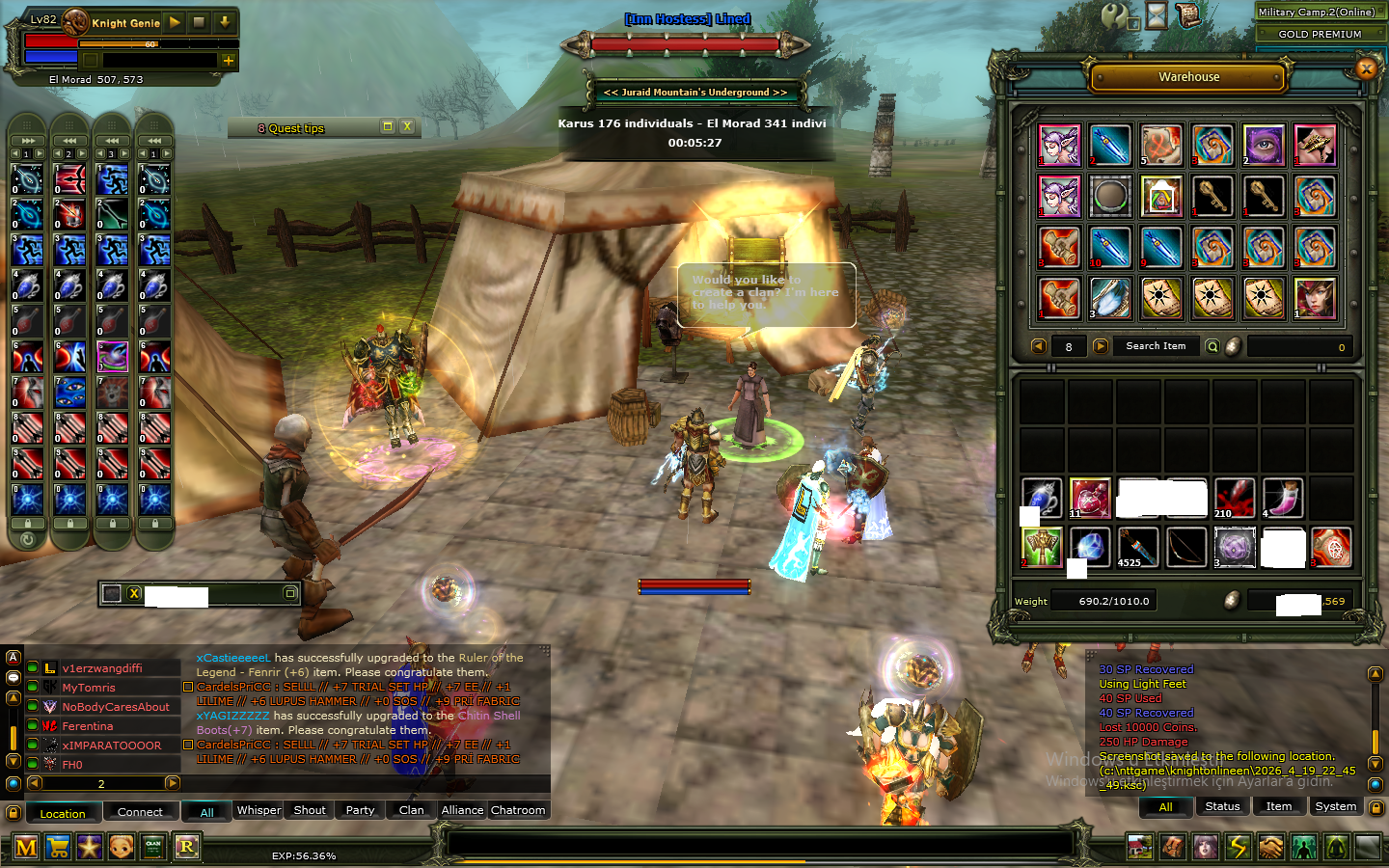Screen dimensions: 1389x868
Task: Click the left arrow for previous warehouse page
Action: (x=1039, y=345)
